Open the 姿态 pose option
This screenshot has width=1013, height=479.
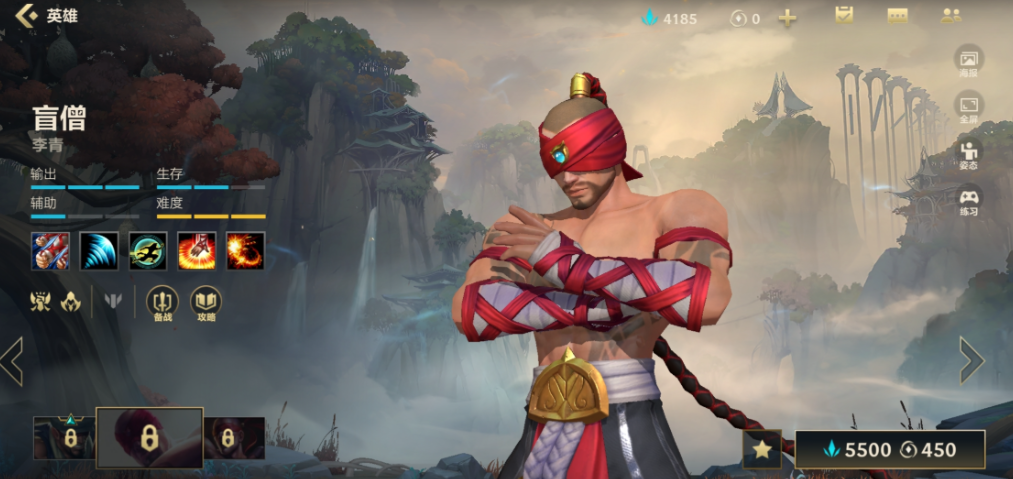click(968, 154)
